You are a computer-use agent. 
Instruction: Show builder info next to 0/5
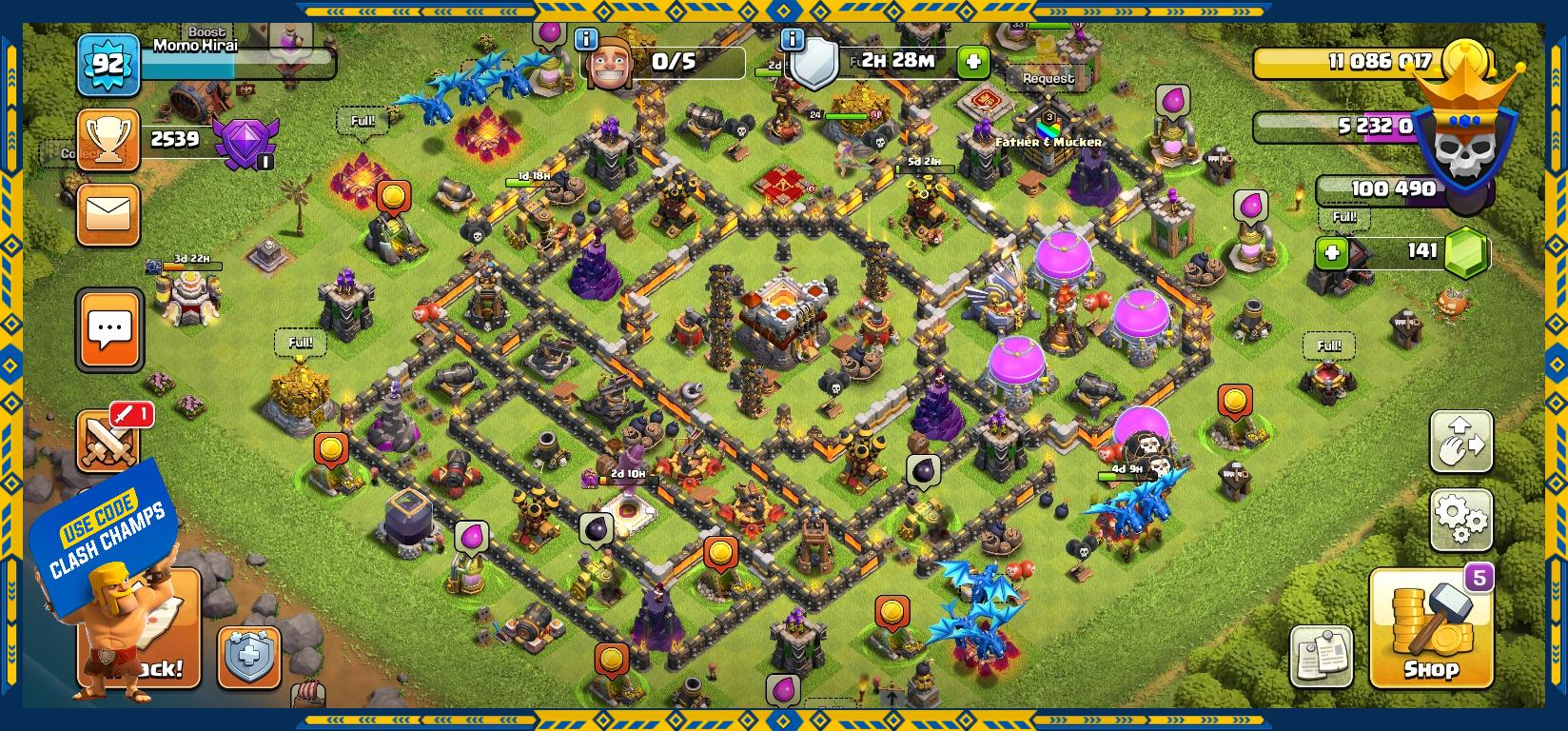586,39
